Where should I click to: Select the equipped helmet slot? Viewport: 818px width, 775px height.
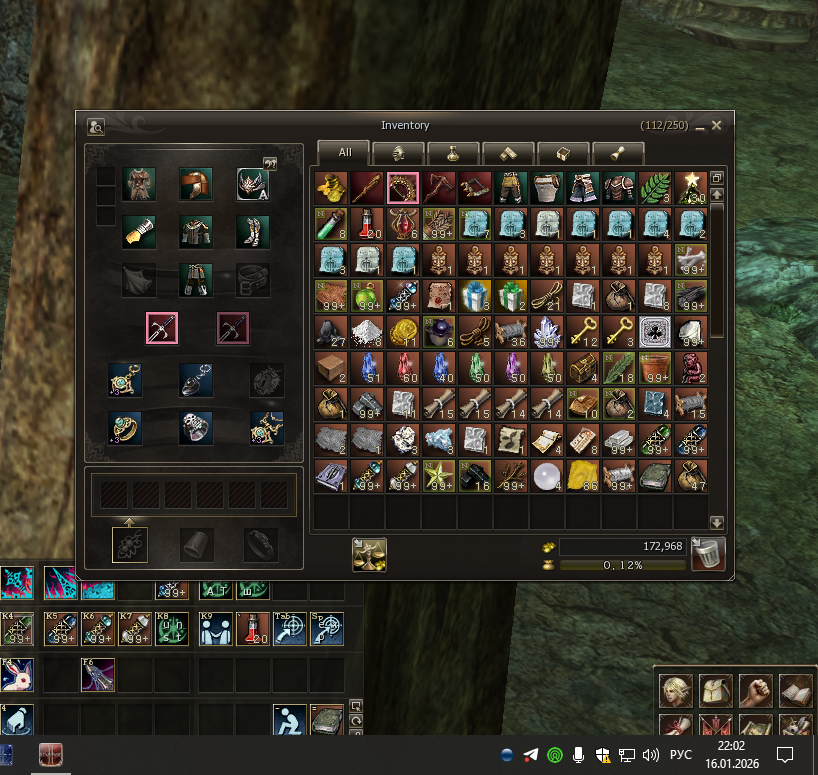[x=196, y=184]
